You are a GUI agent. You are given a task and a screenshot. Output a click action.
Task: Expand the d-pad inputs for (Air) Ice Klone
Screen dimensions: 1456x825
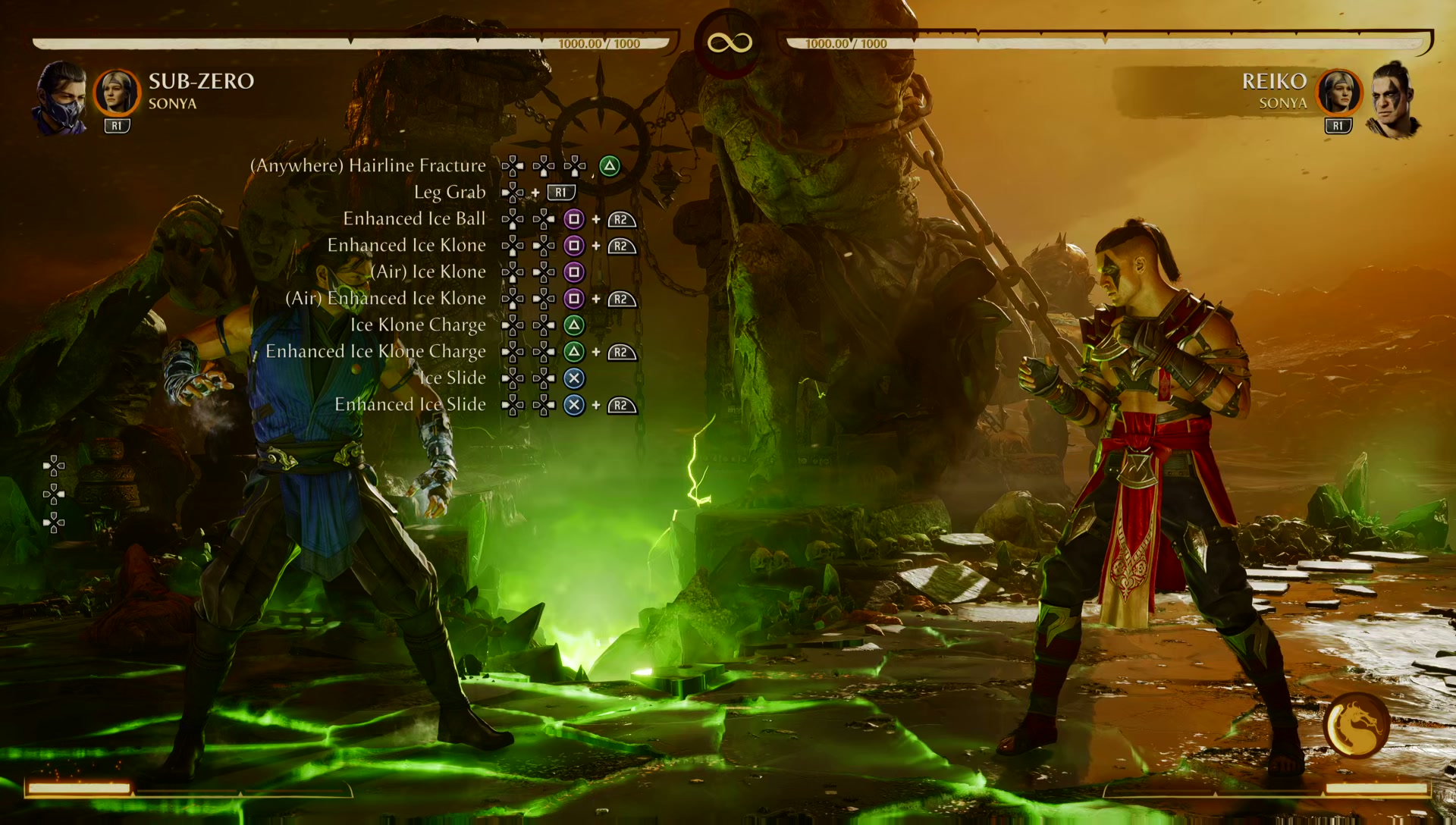click(x=529, y=272)
